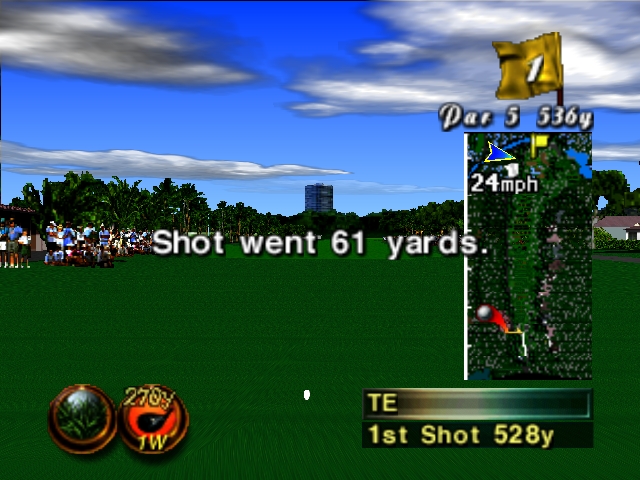Viewport: 640px width, 480px height.
Task: Select the 1W driver club icon
Action: click(x=154, y=418)
